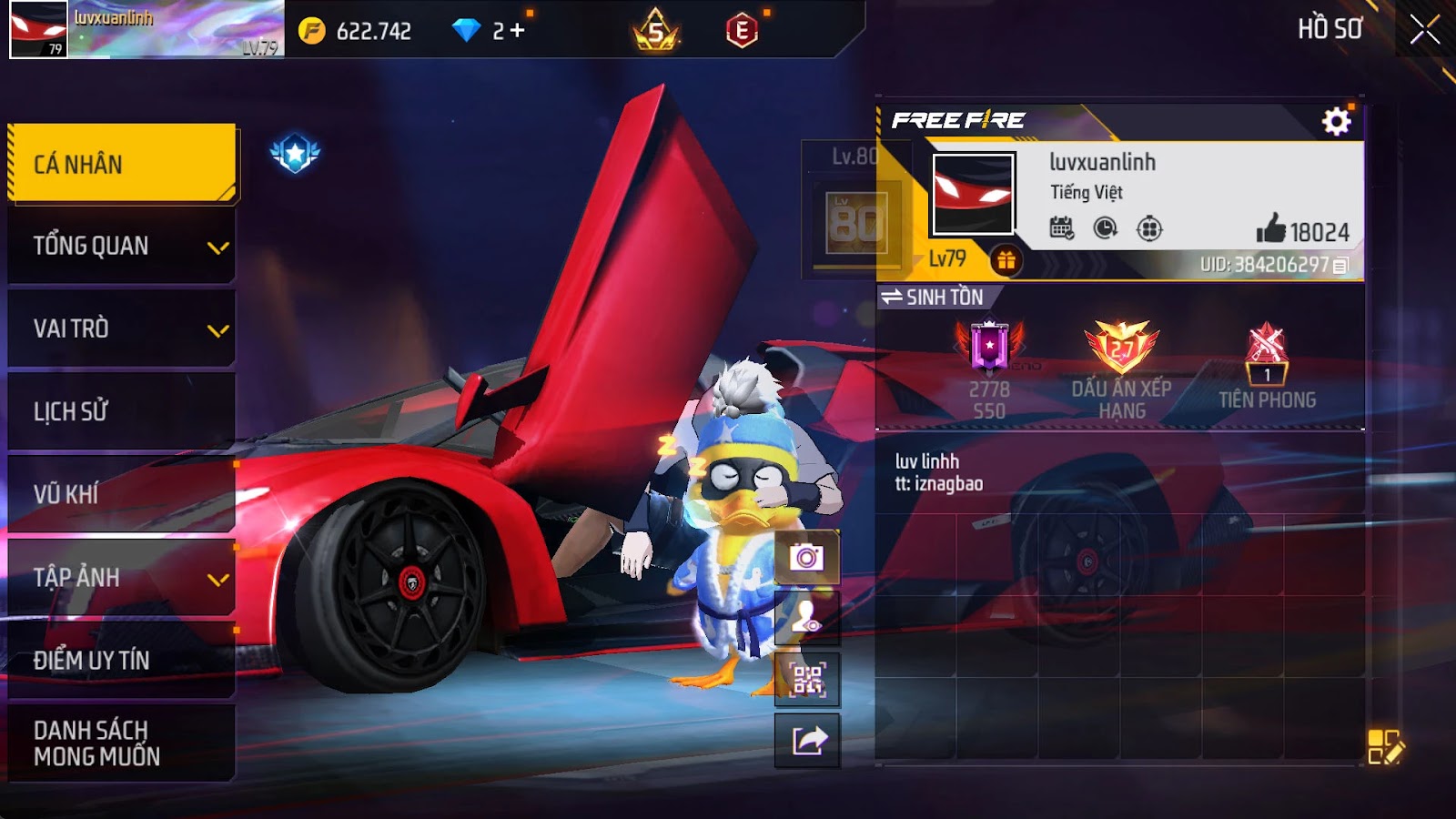Image resolution: width=1456 pixels, height=819 pixels.
Task: Select the CÁ NHÂN tab
Action: tap(122, 164)
